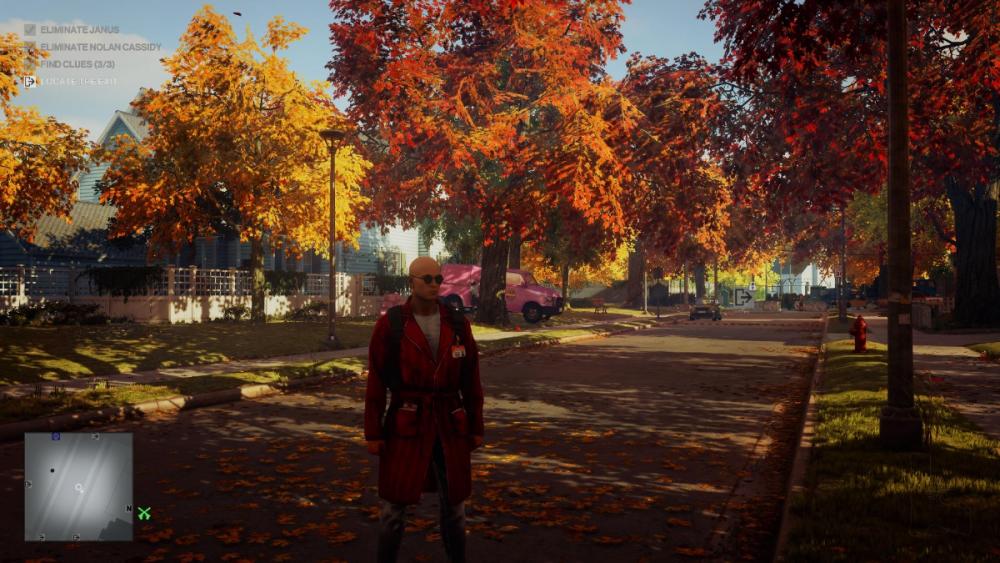Click the Find Clues (3/3) objective

click(77, 64)
